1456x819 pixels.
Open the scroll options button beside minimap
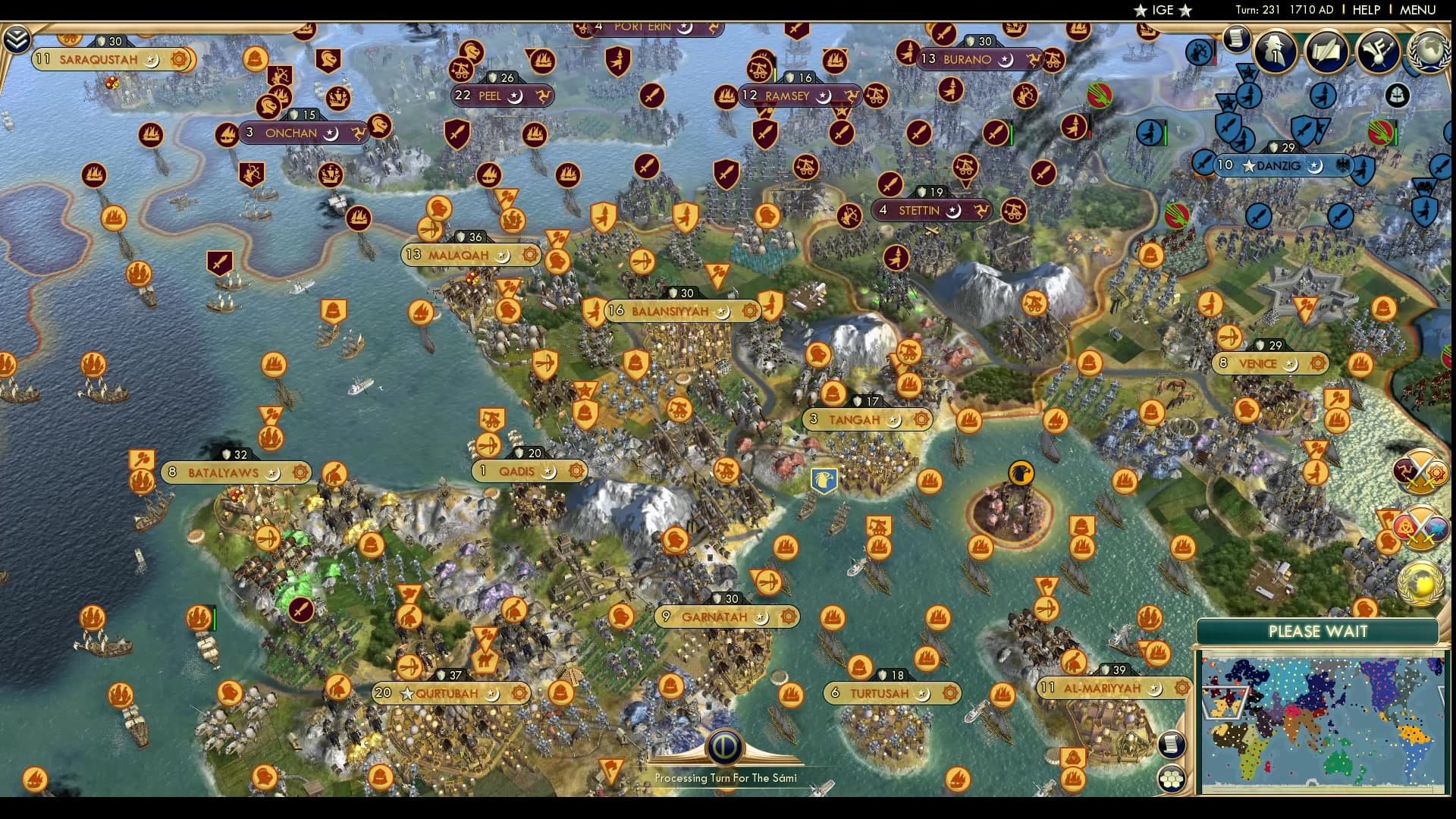(x=1171, y=744)
